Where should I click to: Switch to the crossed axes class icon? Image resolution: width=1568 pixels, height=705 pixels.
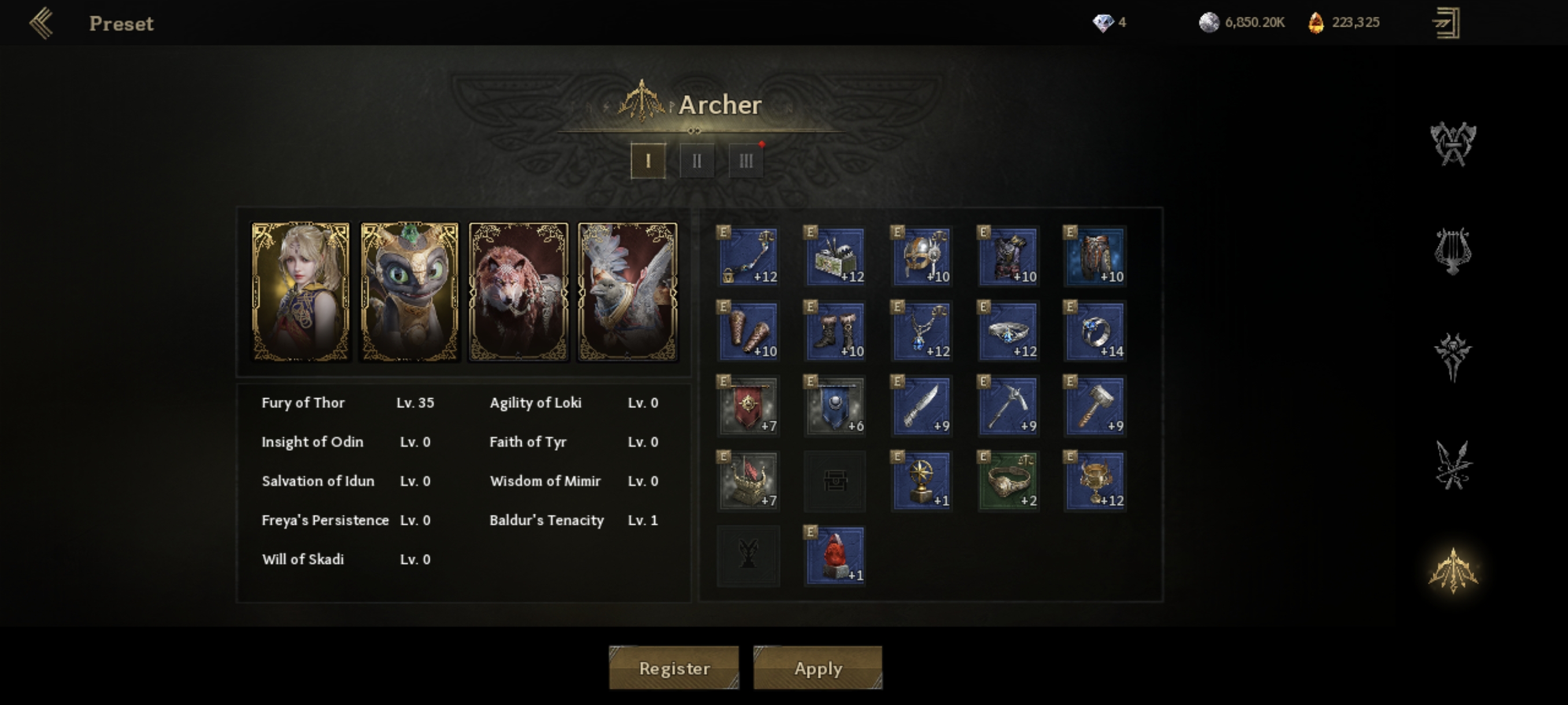(x=1453, y=143)
